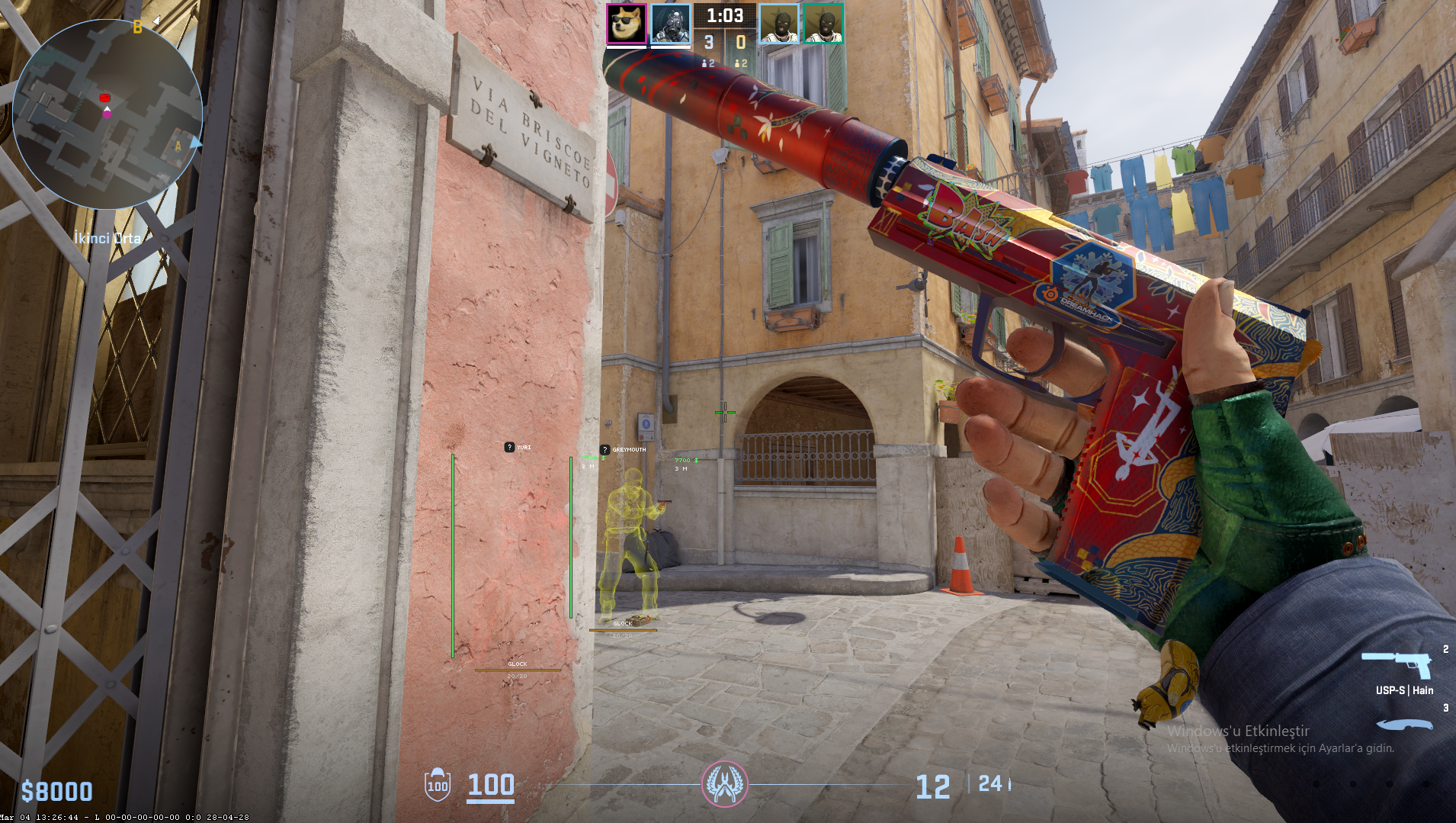1456x823 pixels.
Task: Click the circular radar minimap
Action: coord(107,114)
